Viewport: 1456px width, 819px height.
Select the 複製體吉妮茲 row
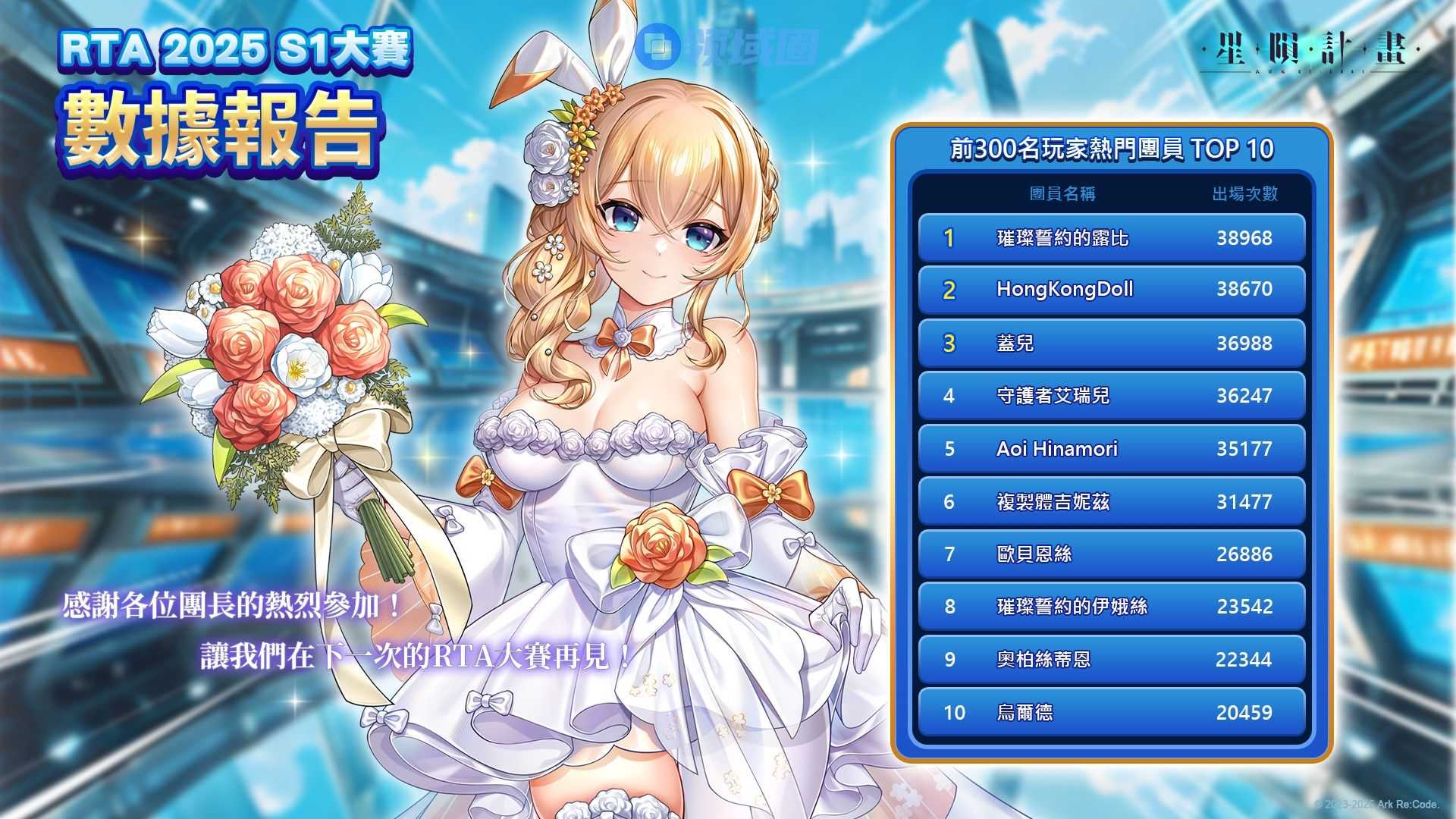(1111, 501)
